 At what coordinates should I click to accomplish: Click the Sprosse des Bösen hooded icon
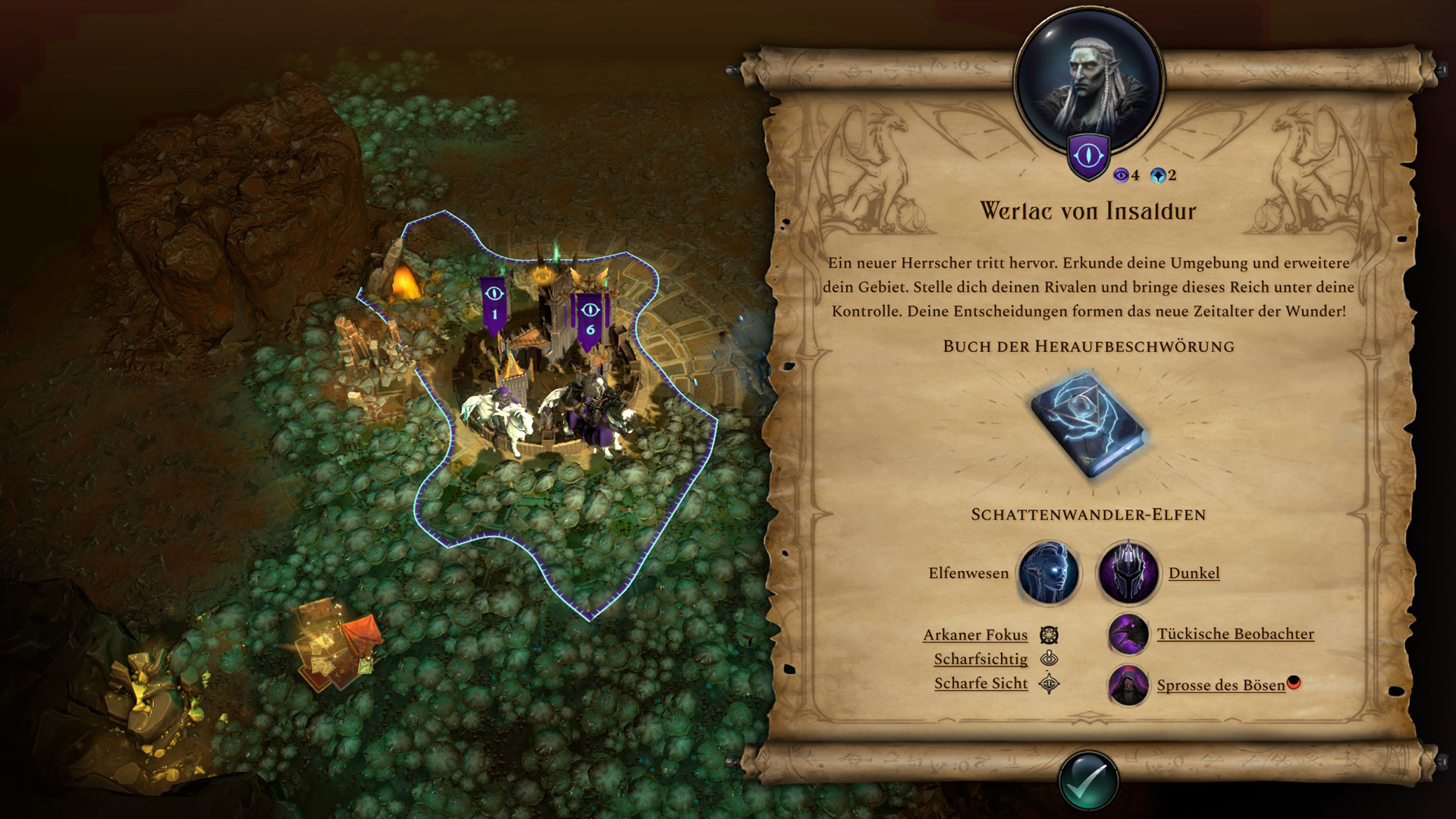1128,686
